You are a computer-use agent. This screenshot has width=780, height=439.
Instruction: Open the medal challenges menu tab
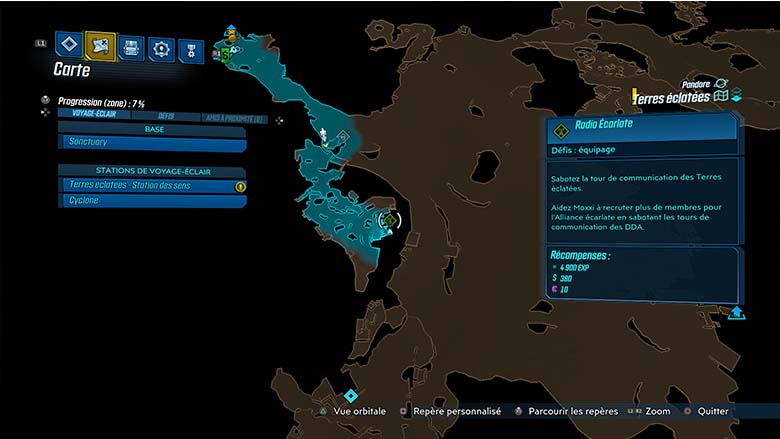point(190,49)
